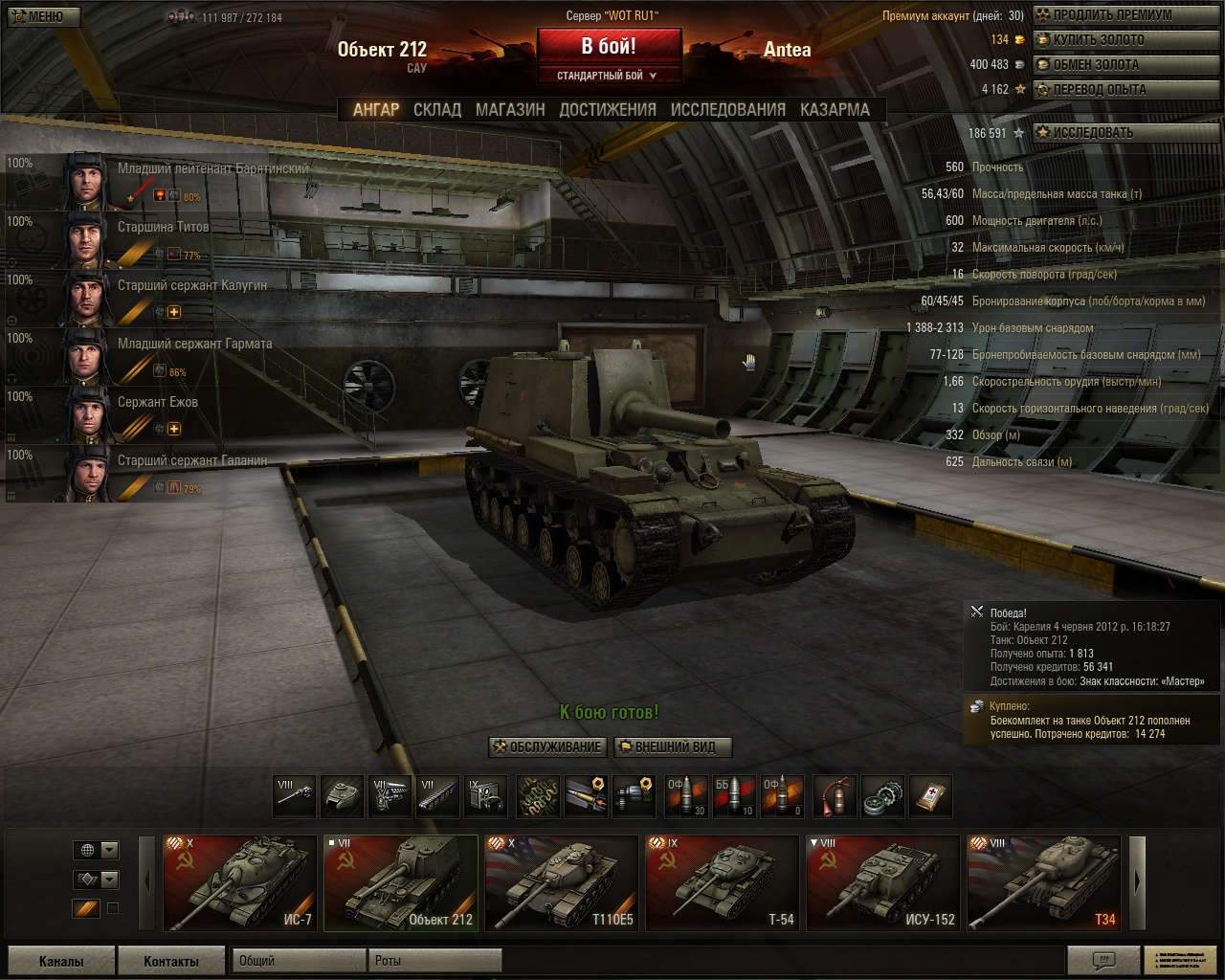
Task: Open the Стандартный бой battle type dropdown
Action: pyautogui.click(x=609, y=76)
